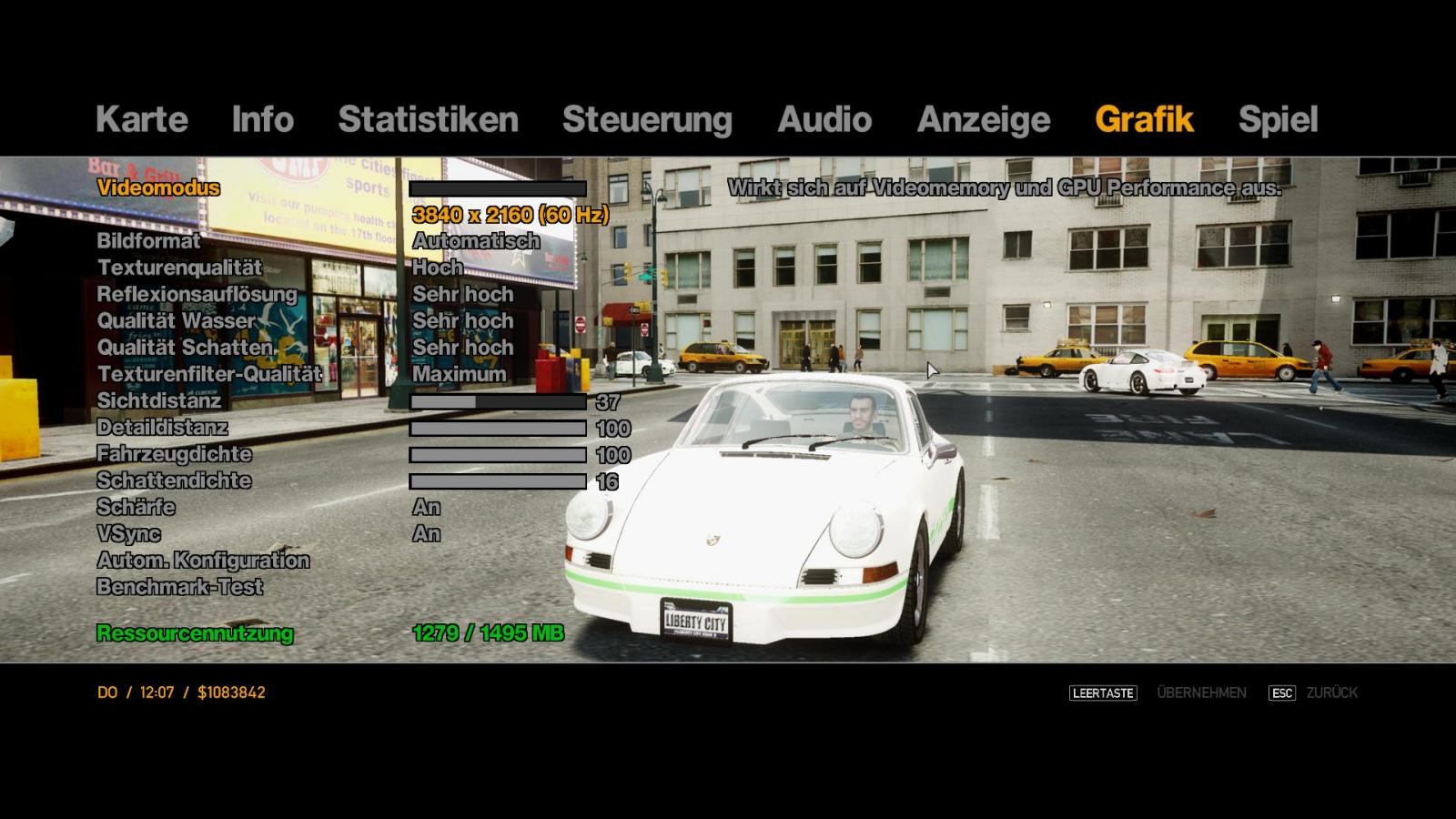The image size is (1456, 819).
Task: Click the Sichtdistanz slider bar
Action: pyautogui.click(x=498, y=401)
